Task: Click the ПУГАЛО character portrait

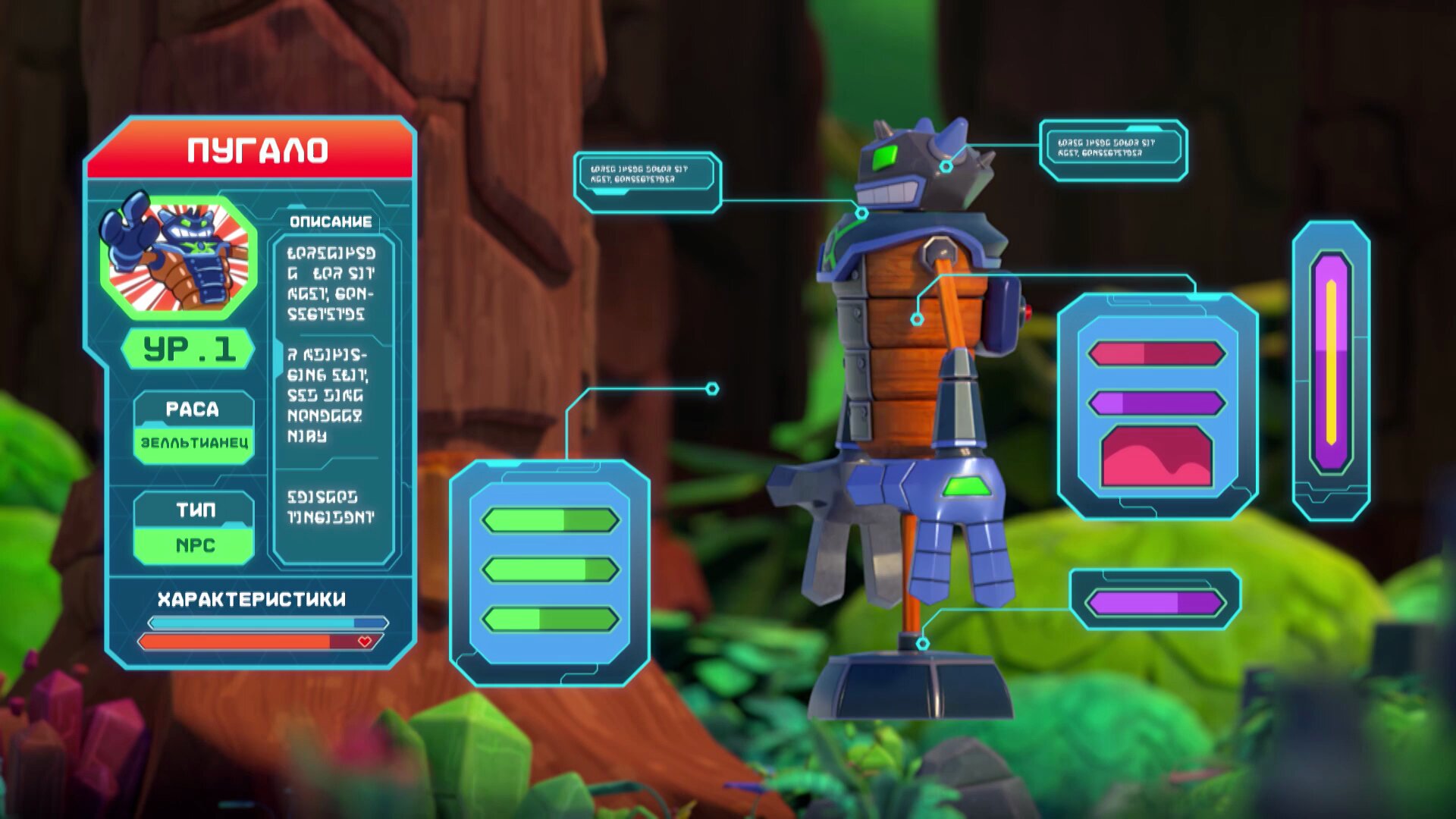Action: click(x=179, y=255)
